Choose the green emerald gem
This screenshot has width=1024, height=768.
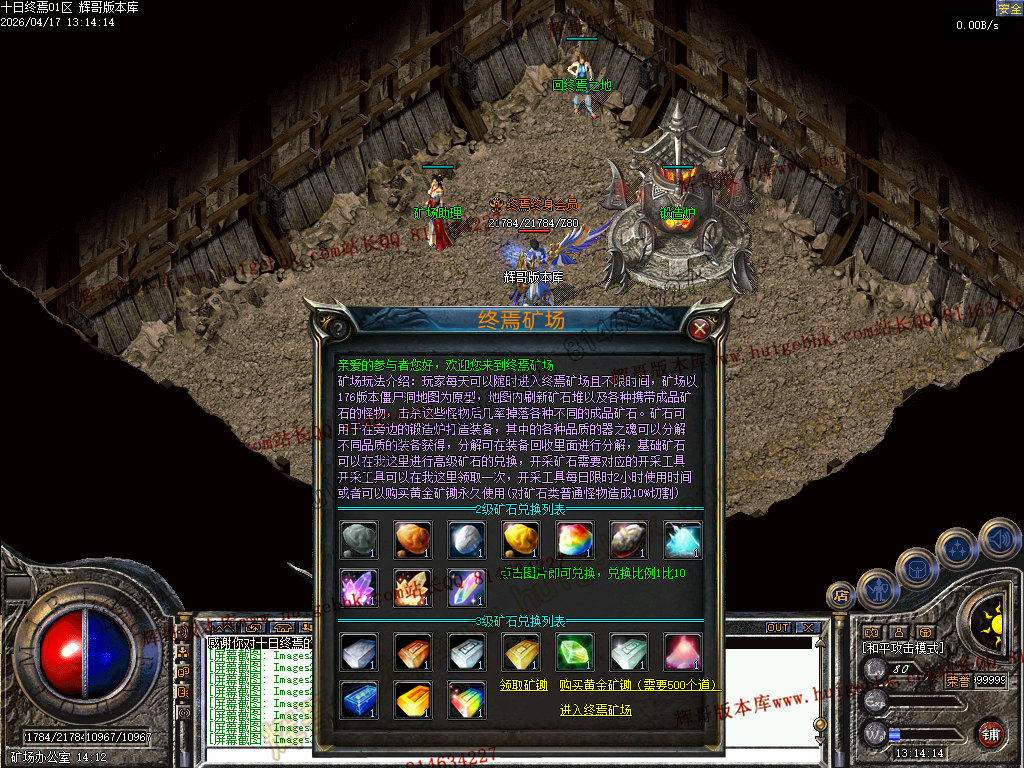click(x=574, y=652)
